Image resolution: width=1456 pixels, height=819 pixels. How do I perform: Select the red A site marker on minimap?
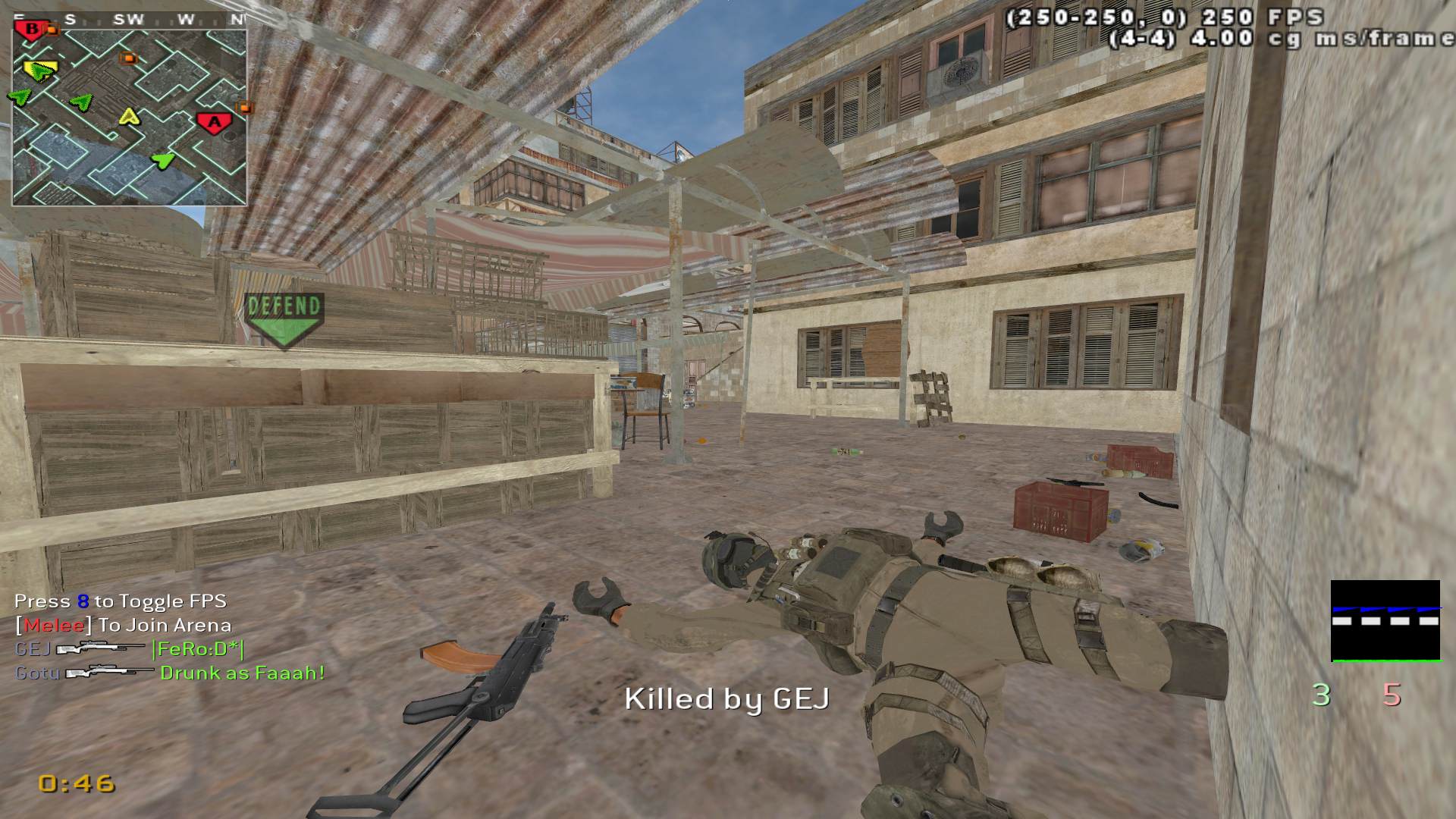coord(215,121)
